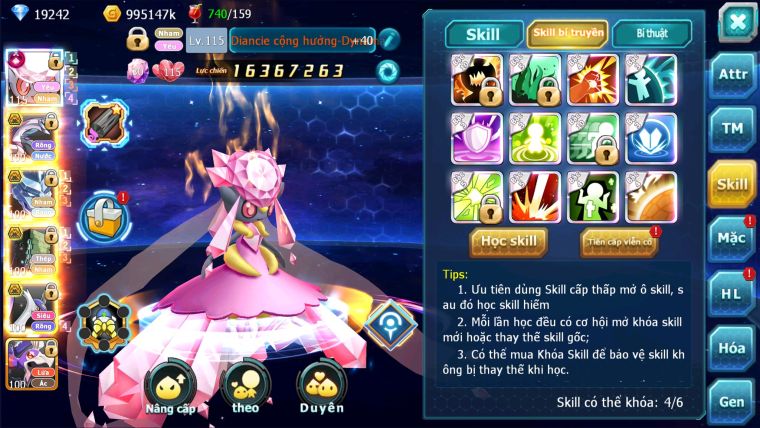Switch to the Mặc side tab

732,238
